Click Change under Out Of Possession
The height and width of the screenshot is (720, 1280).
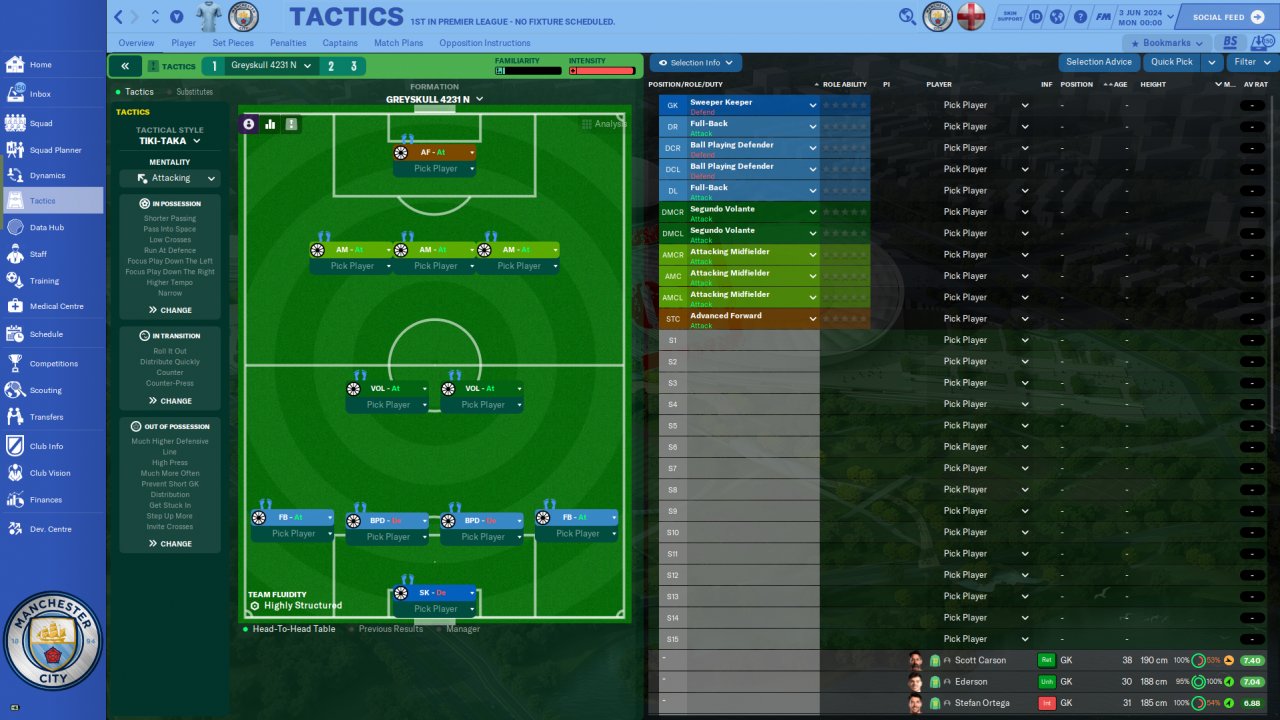coord(170,544)
